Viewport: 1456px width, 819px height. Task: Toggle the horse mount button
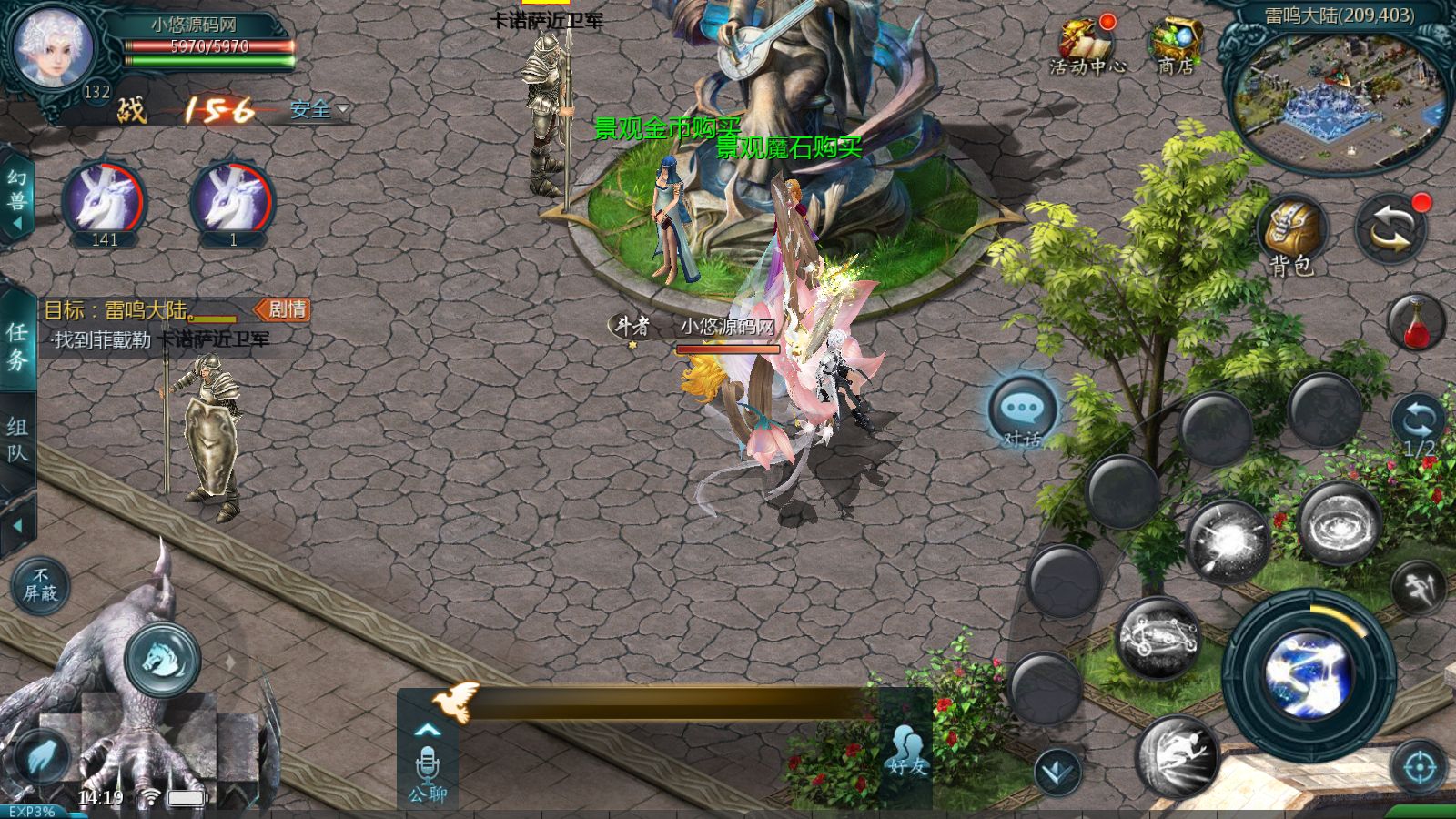(164, 659)
